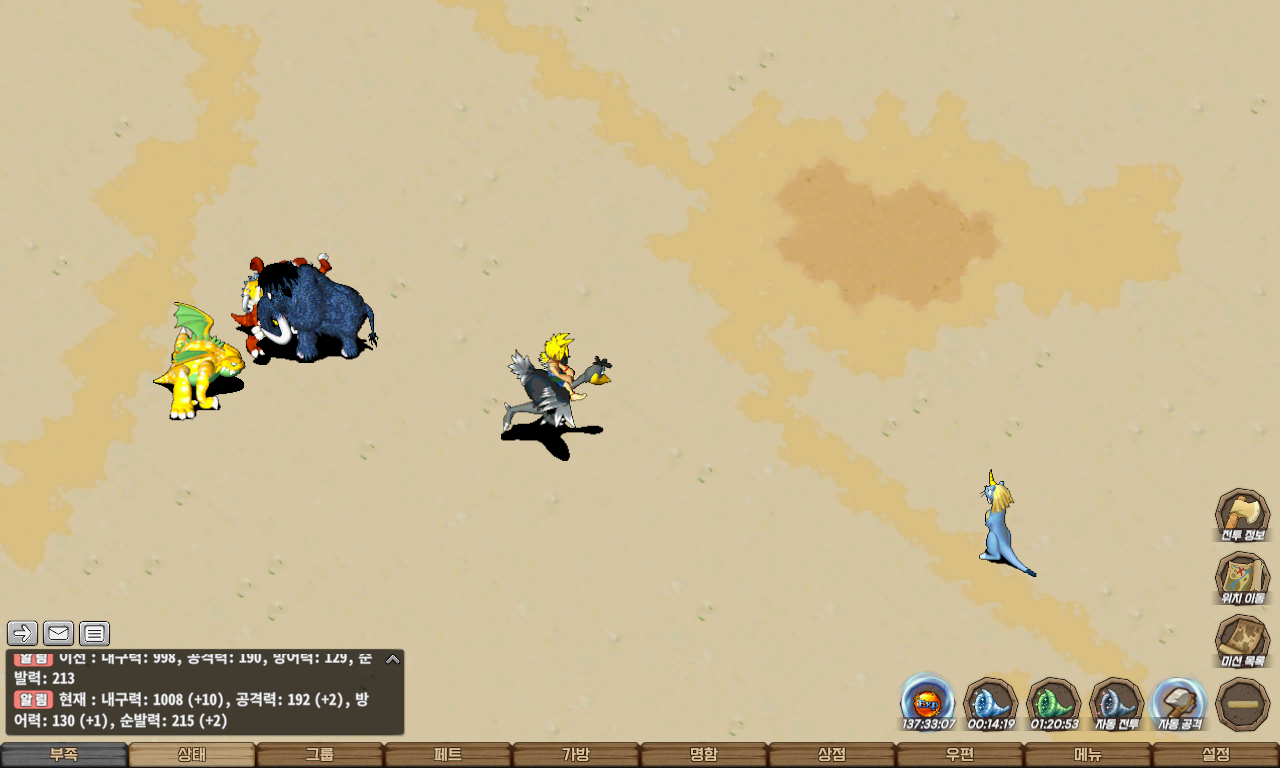Check the 우편 (mail) menu
The height and width of the screenshot is (768, 1280).
pos(960,755)
